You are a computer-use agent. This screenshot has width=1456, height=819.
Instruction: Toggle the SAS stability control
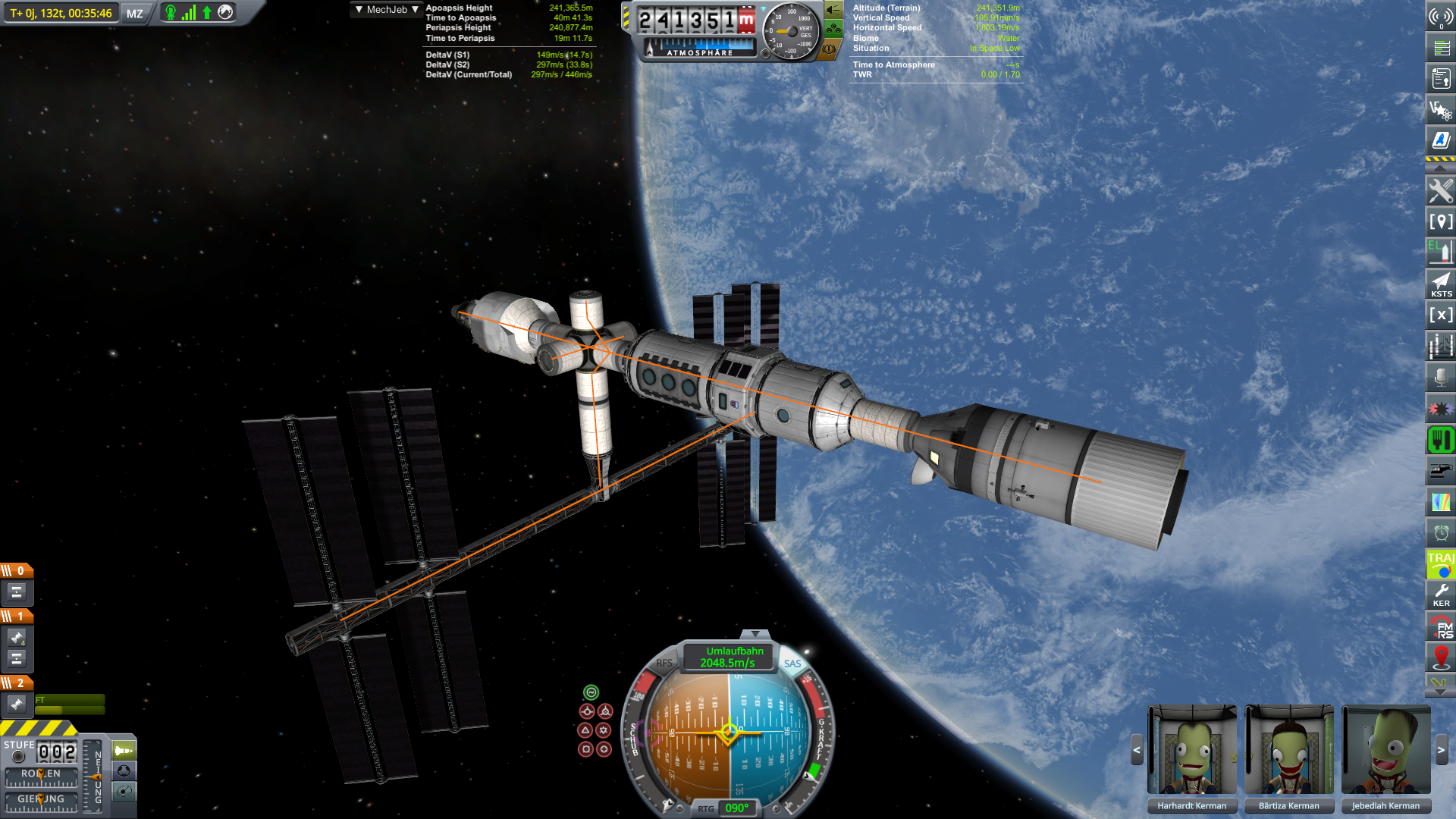[x=792, y=664]
